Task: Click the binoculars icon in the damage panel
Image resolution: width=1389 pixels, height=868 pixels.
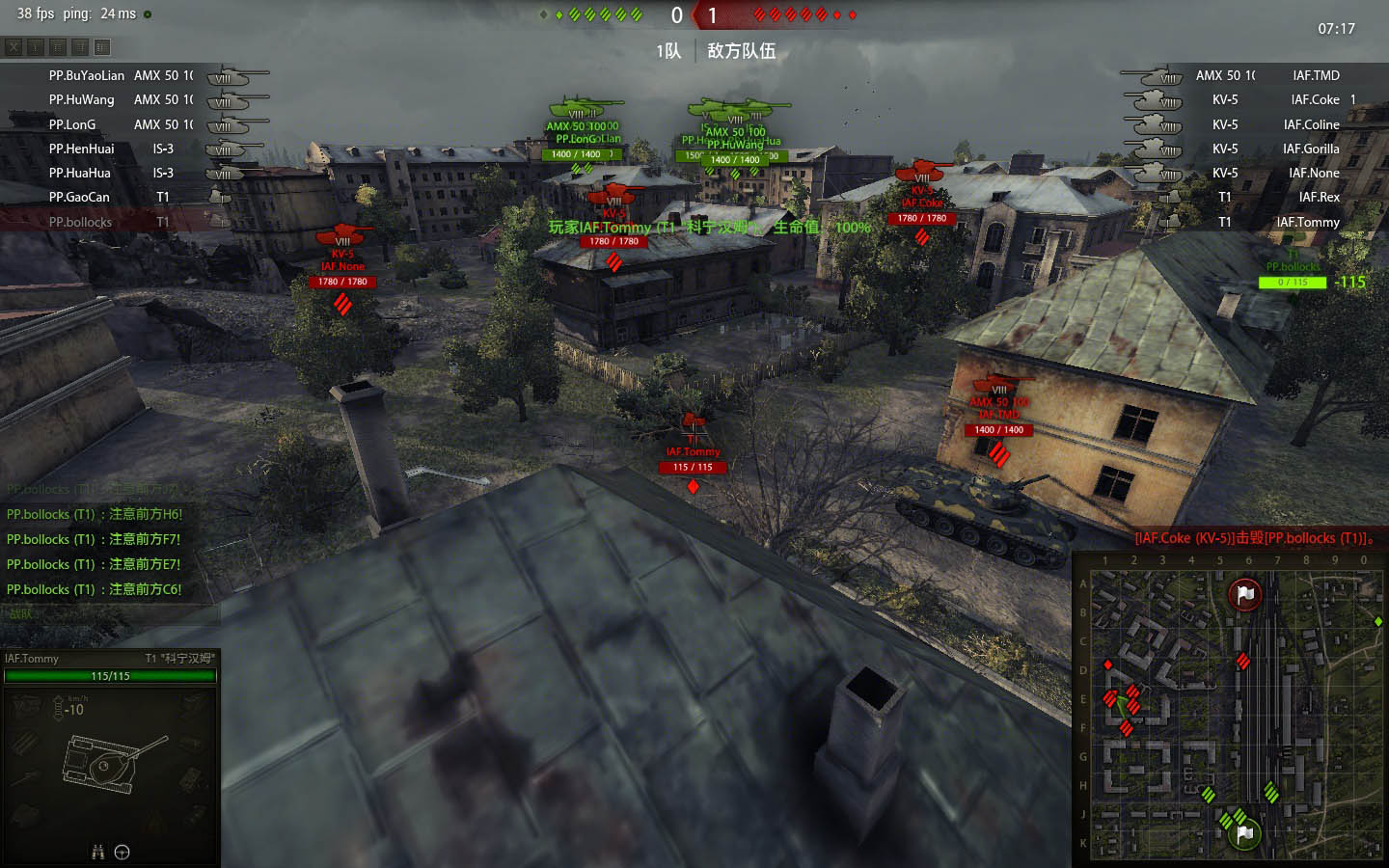Action: point(97,852)
